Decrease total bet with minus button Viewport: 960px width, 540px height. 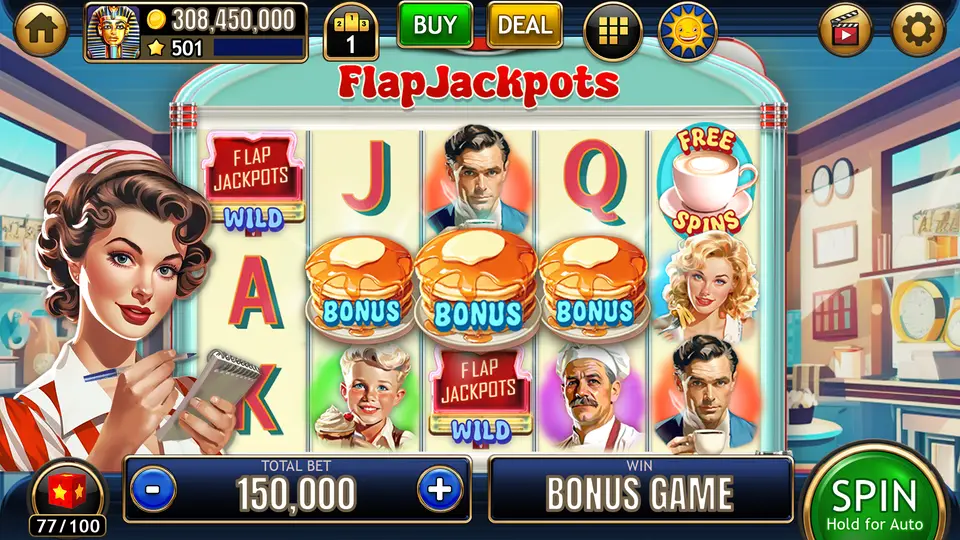pyautogui.click(x=153, y=490)
